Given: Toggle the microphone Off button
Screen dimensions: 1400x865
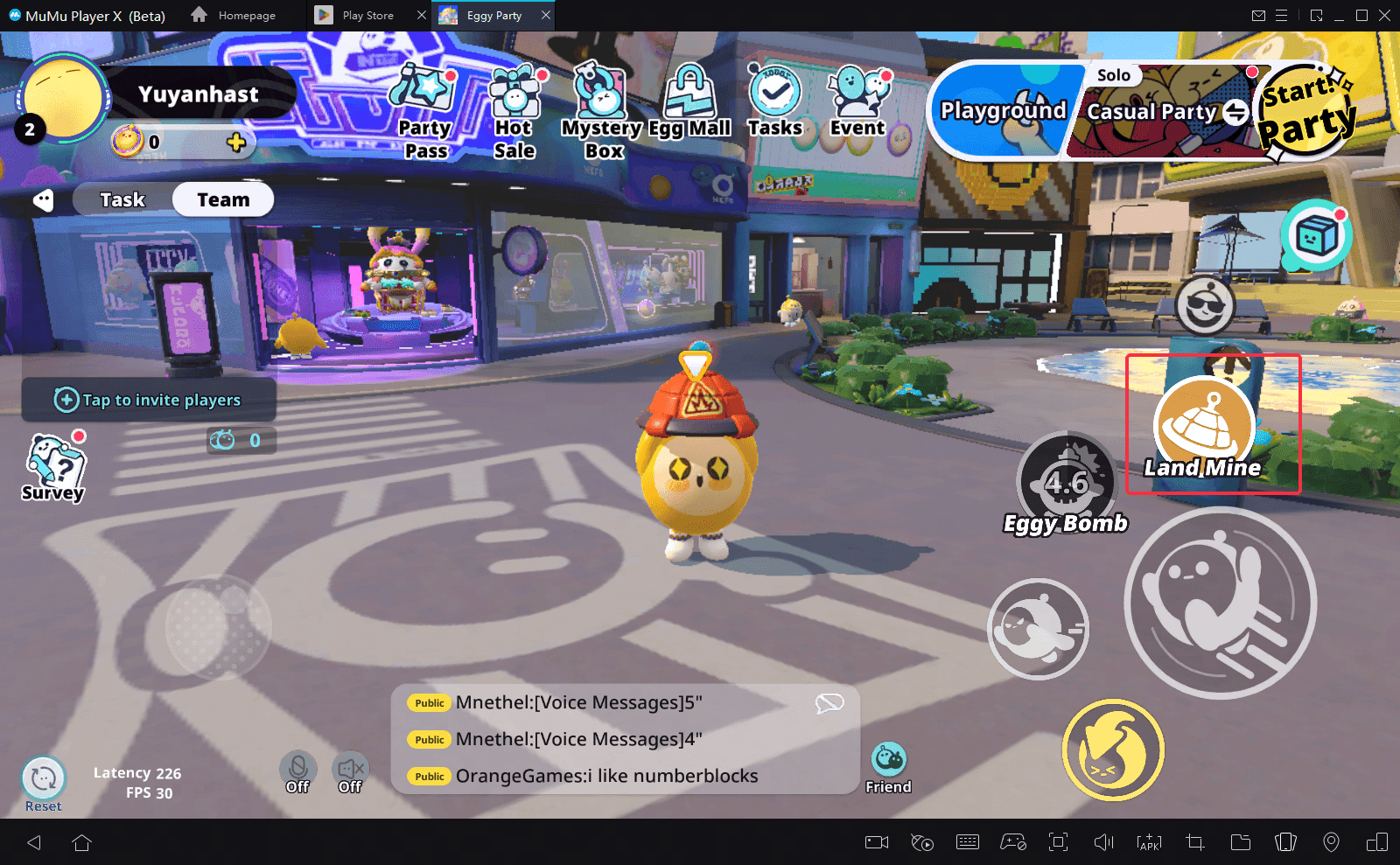Looking at the screenshot, I should click(297, 771).
